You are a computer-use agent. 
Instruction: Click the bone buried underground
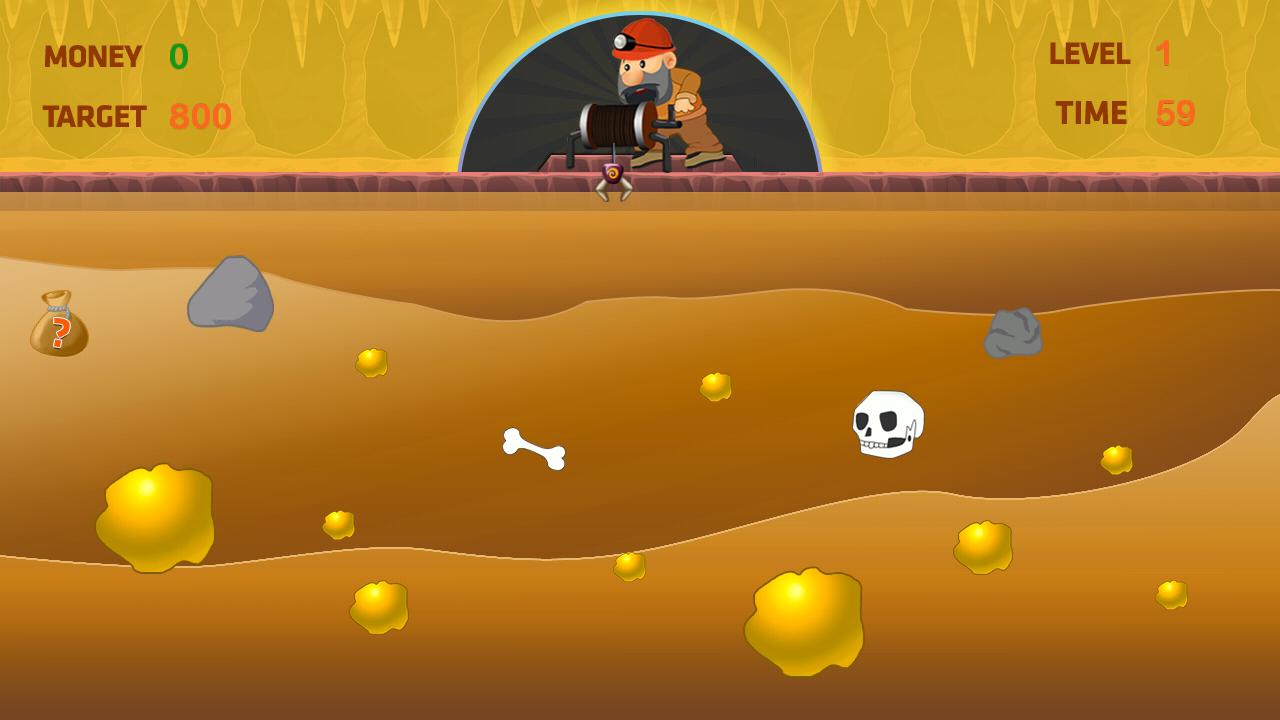point(533,450)
